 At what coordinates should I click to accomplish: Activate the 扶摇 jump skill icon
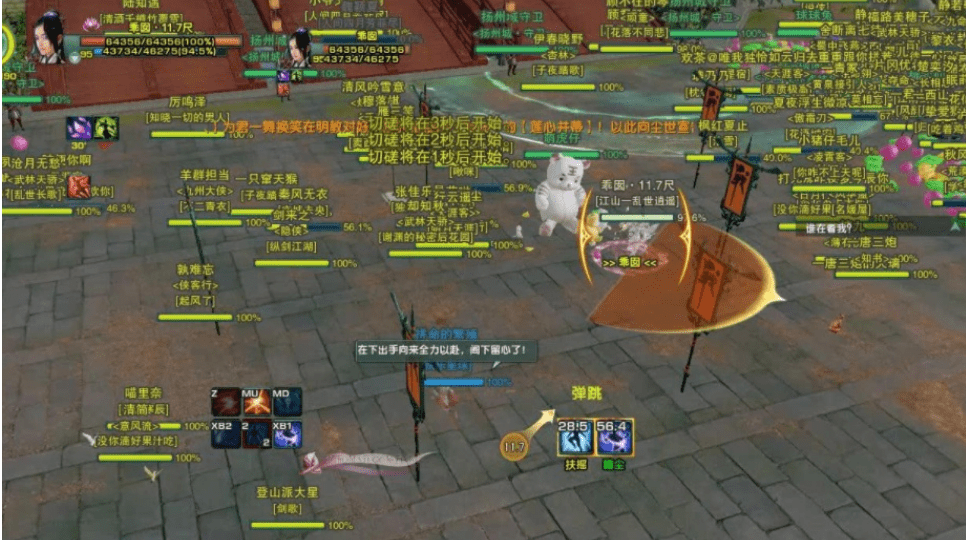[x=575, y=437]
